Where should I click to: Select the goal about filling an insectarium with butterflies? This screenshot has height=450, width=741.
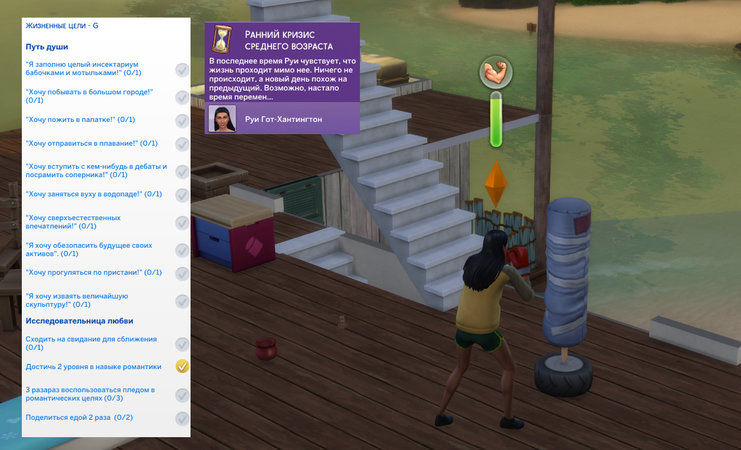coord(95,69)
